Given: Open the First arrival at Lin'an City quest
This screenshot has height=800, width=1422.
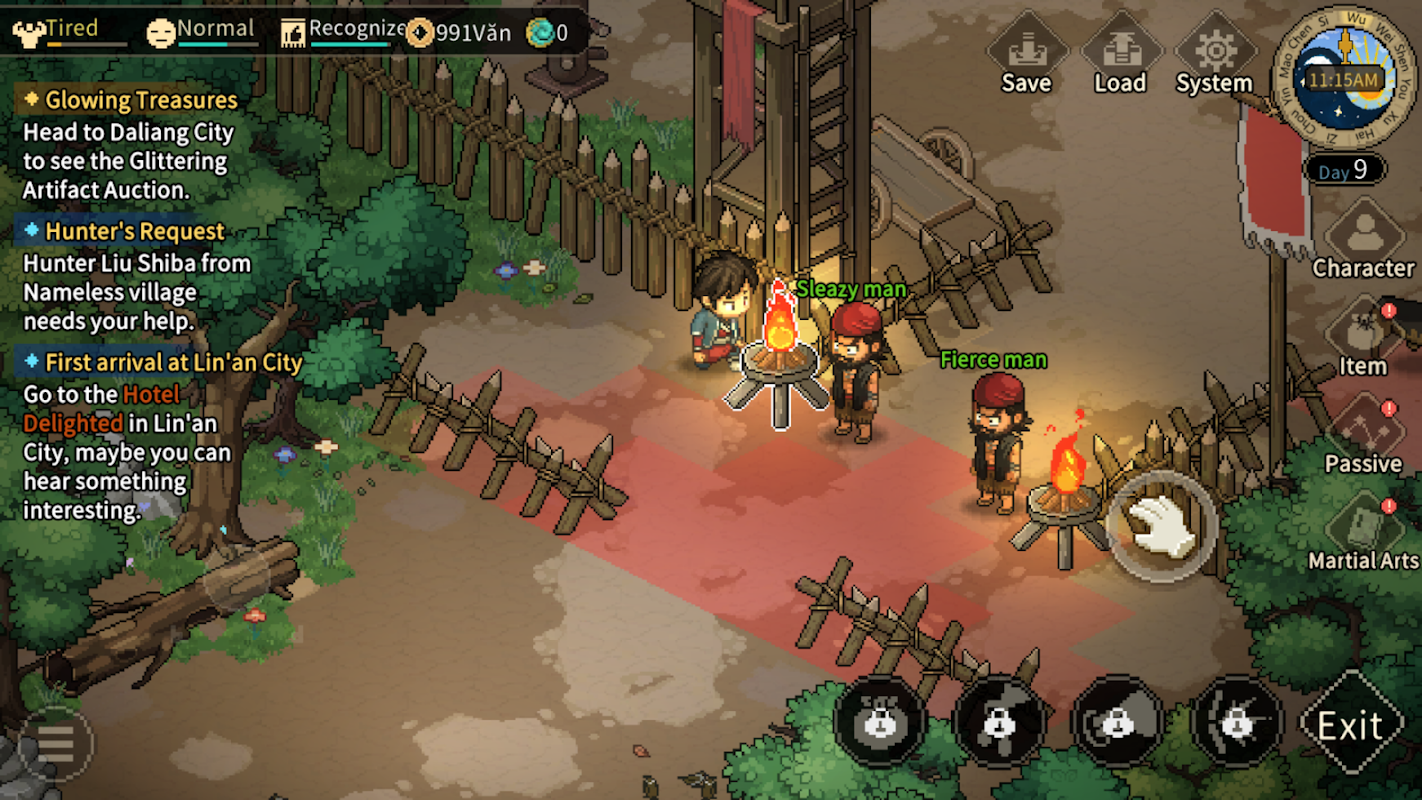Looking at the screenshot, I should coord(172,362).
